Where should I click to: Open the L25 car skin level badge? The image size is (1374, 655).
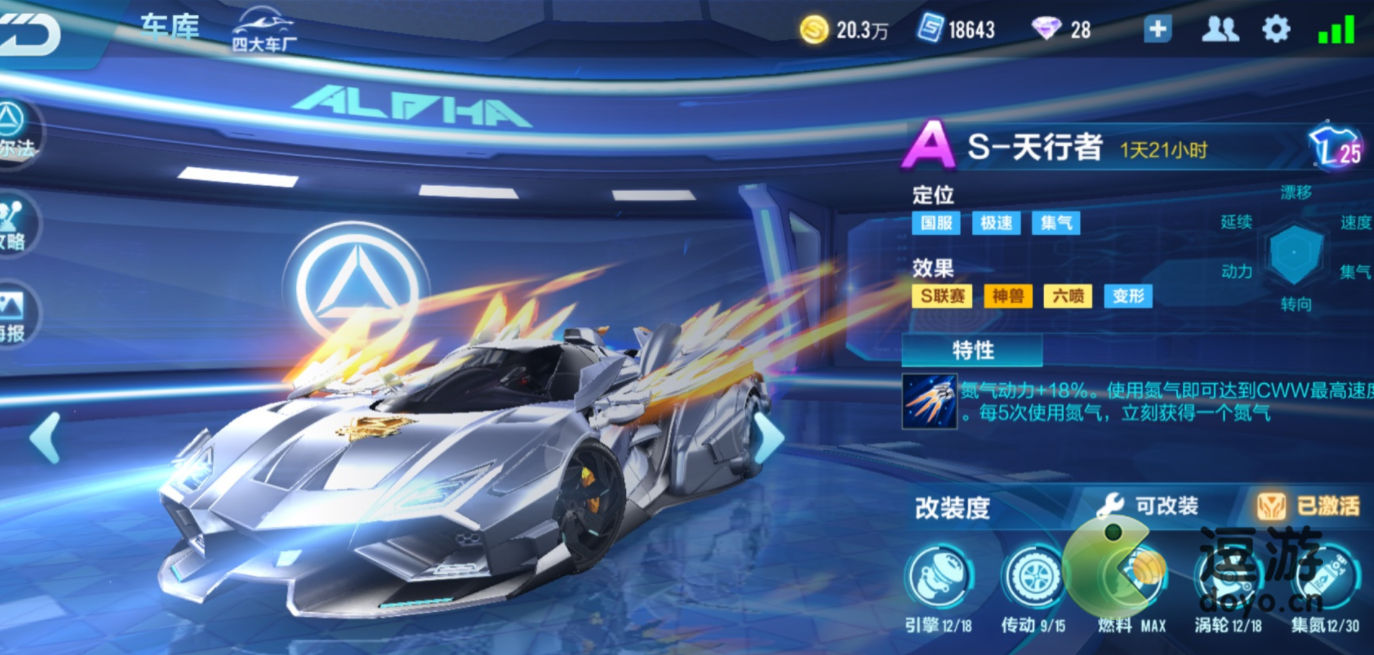[1336, 149]
